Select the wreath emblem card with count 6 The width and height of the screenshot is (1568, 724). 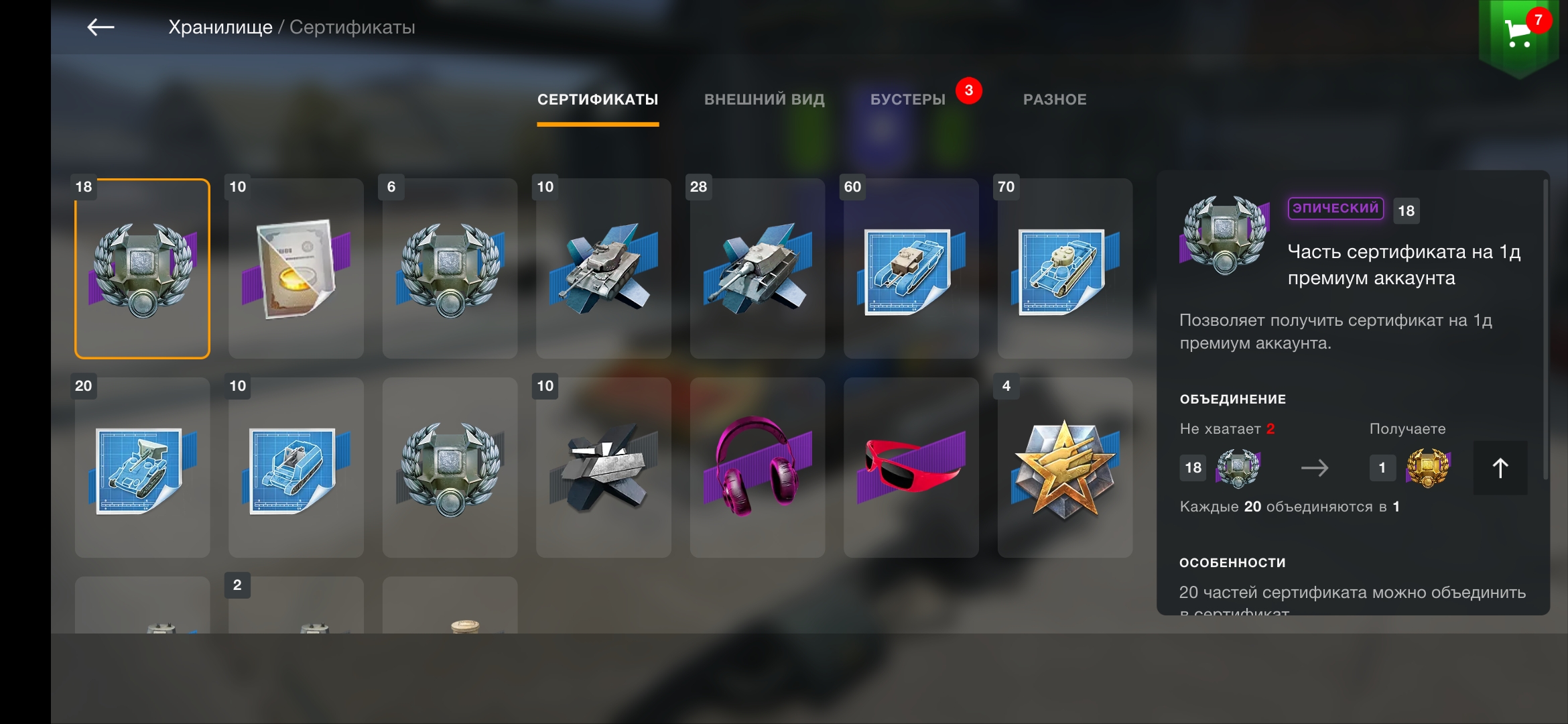click(x=450, y=269)
